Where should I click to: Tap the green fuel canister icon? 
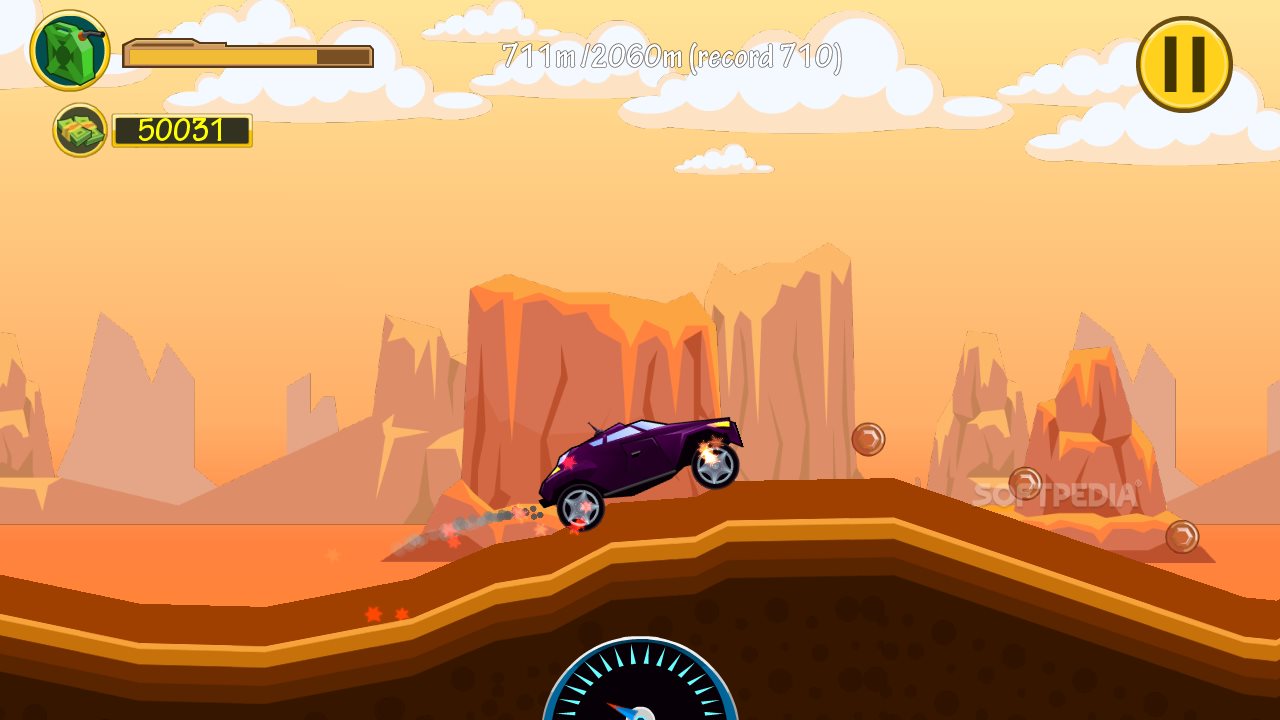[x=70, y=50]
